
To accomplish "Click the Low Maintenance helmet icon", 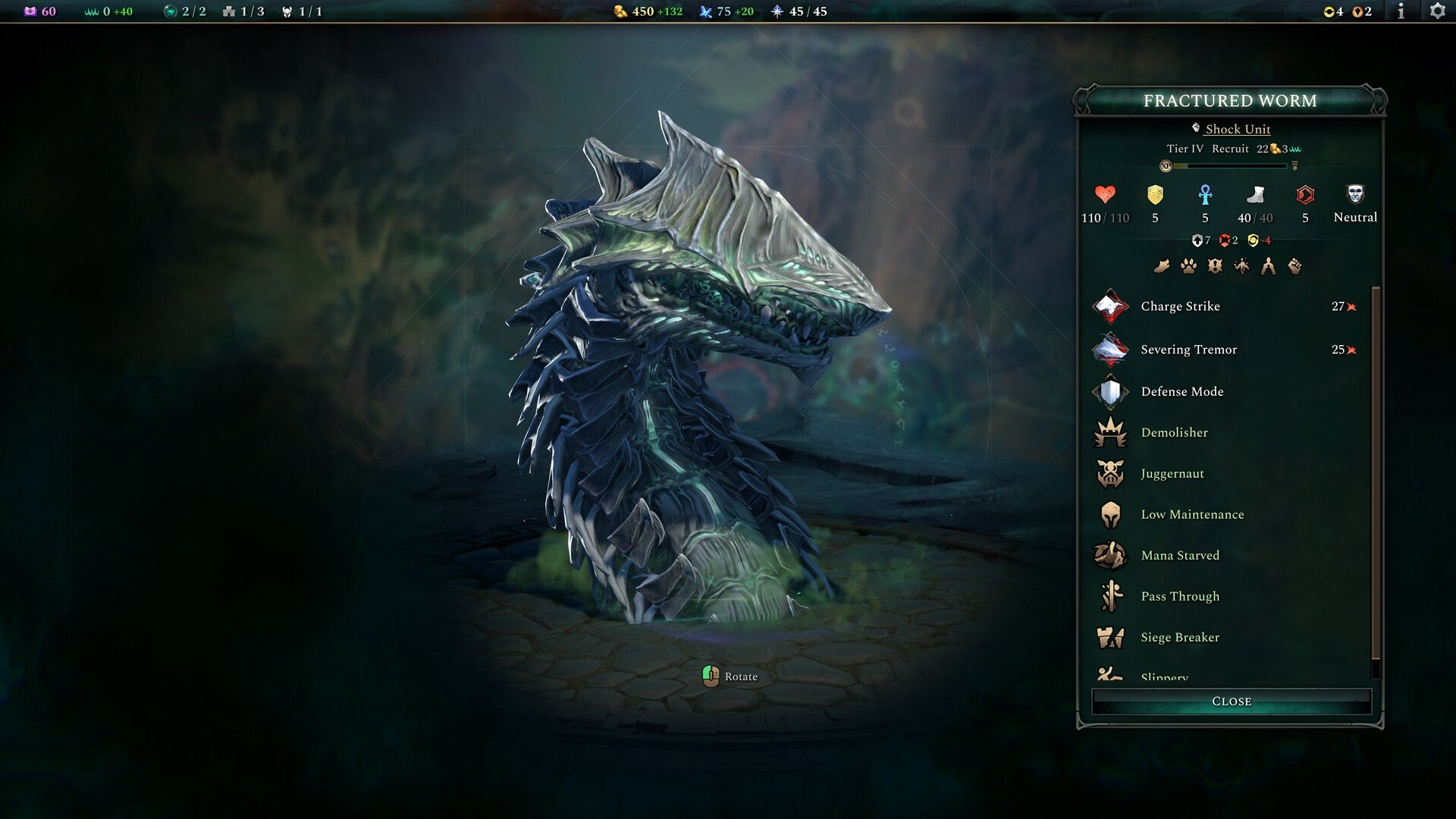I will pos(1110,514).
